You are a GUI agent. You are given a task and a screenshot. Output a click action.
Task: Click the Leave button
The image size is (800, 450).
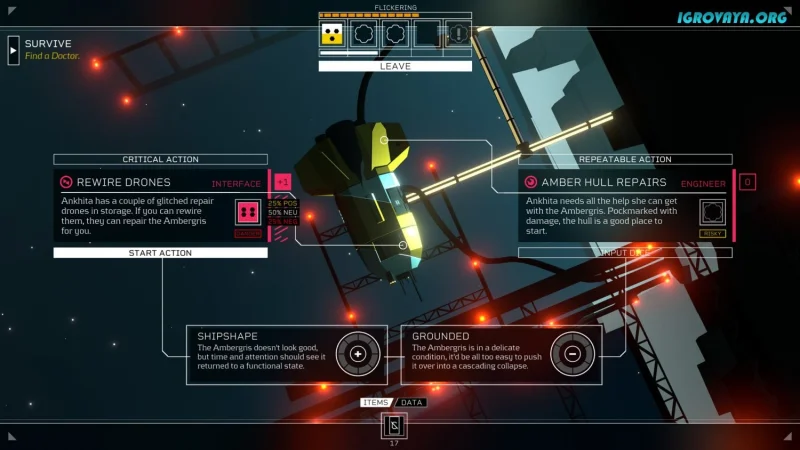pyautogui.click(x=395, y=66)
